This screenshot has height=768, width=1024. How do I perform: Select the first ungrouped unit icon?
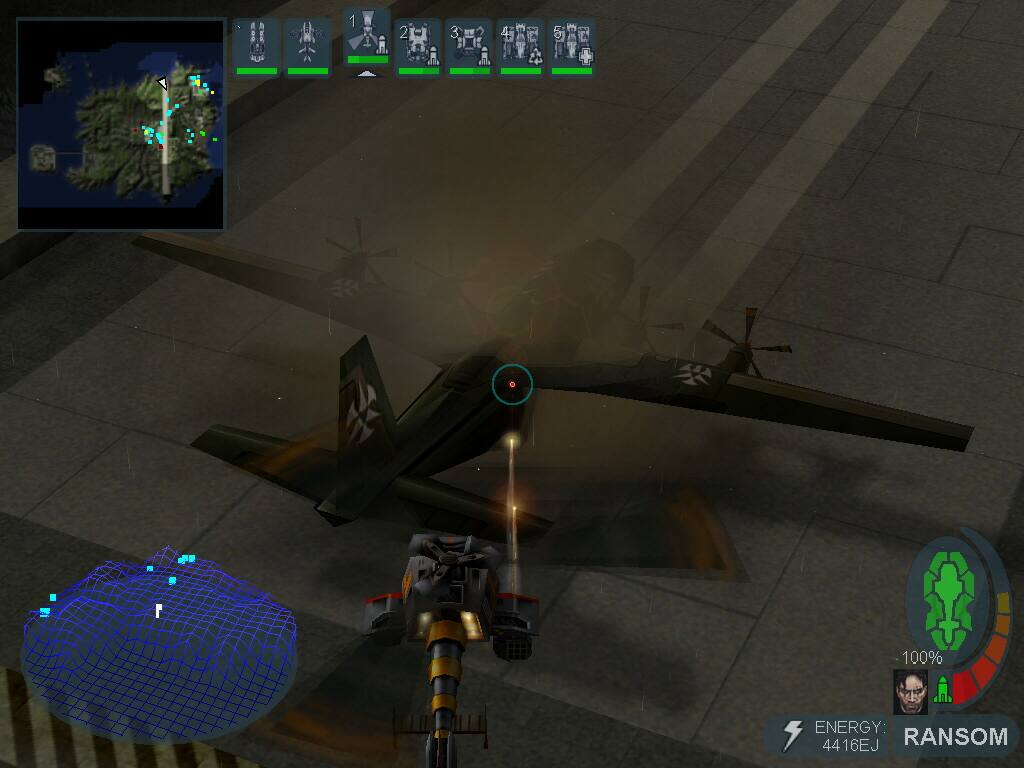[256, 44]
